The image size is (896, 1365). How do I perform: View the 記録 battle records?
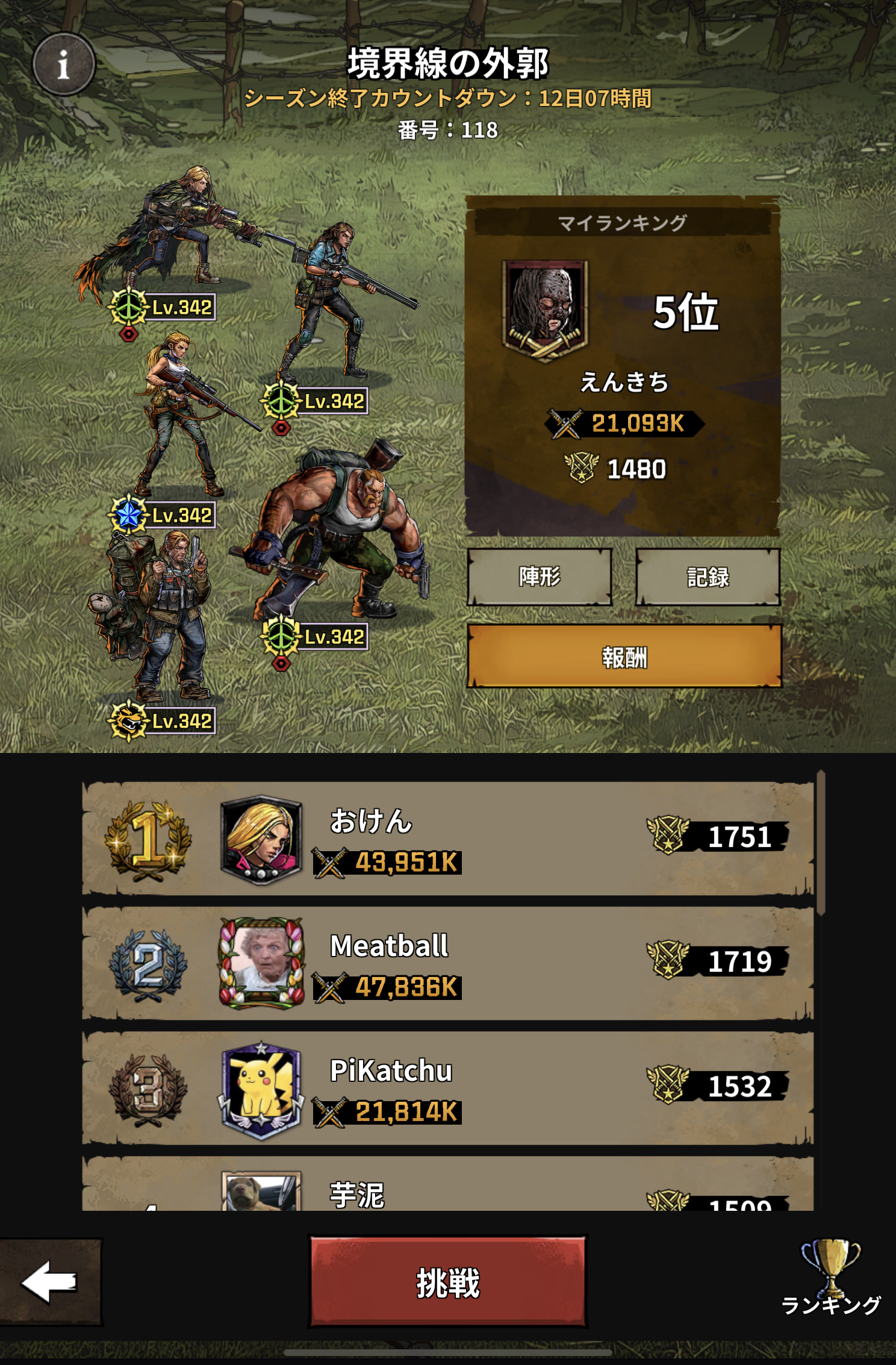click(x=708, y=577)
